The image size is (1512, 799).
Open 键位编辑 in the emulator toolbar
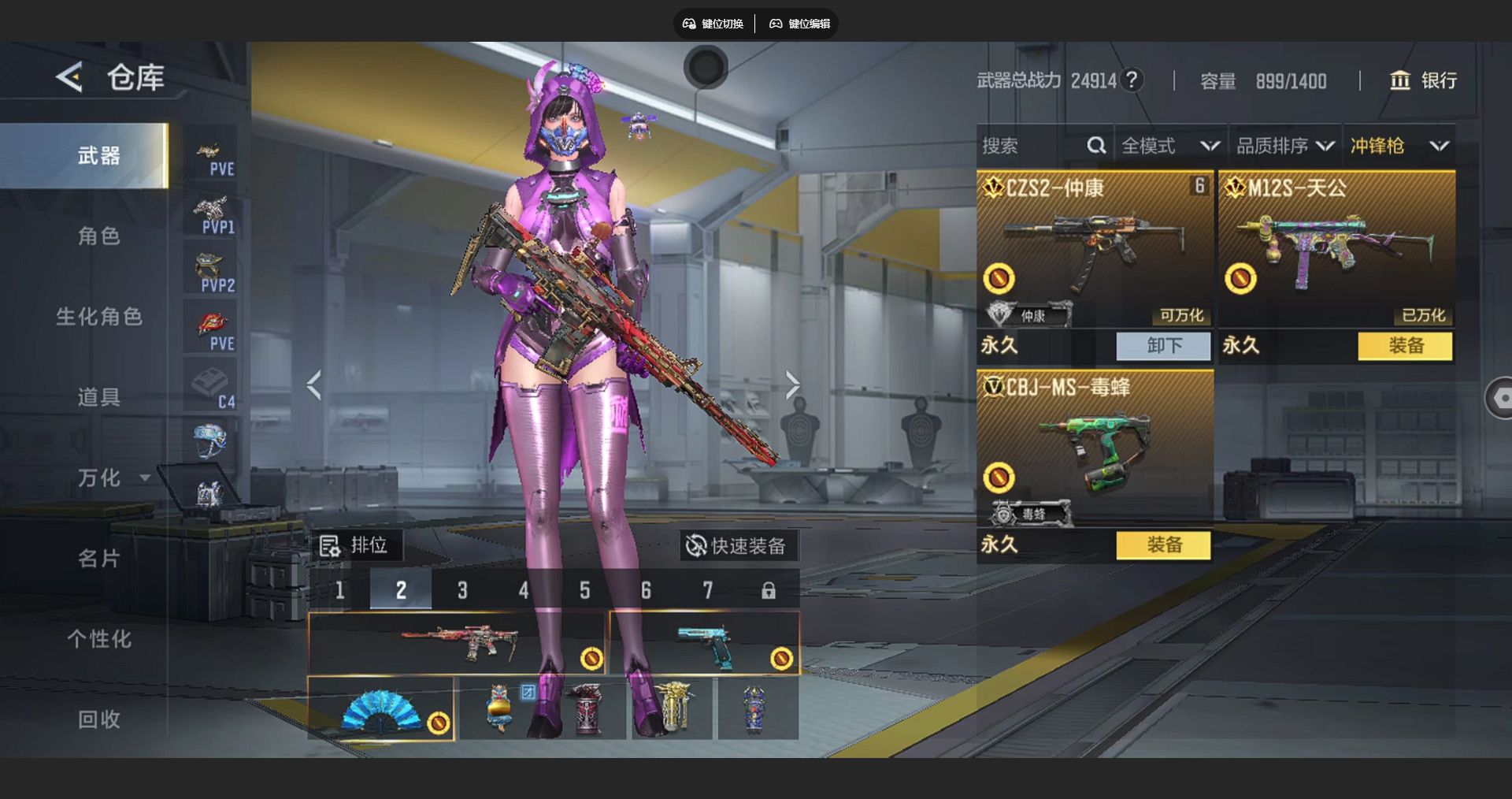click(800, 24)
